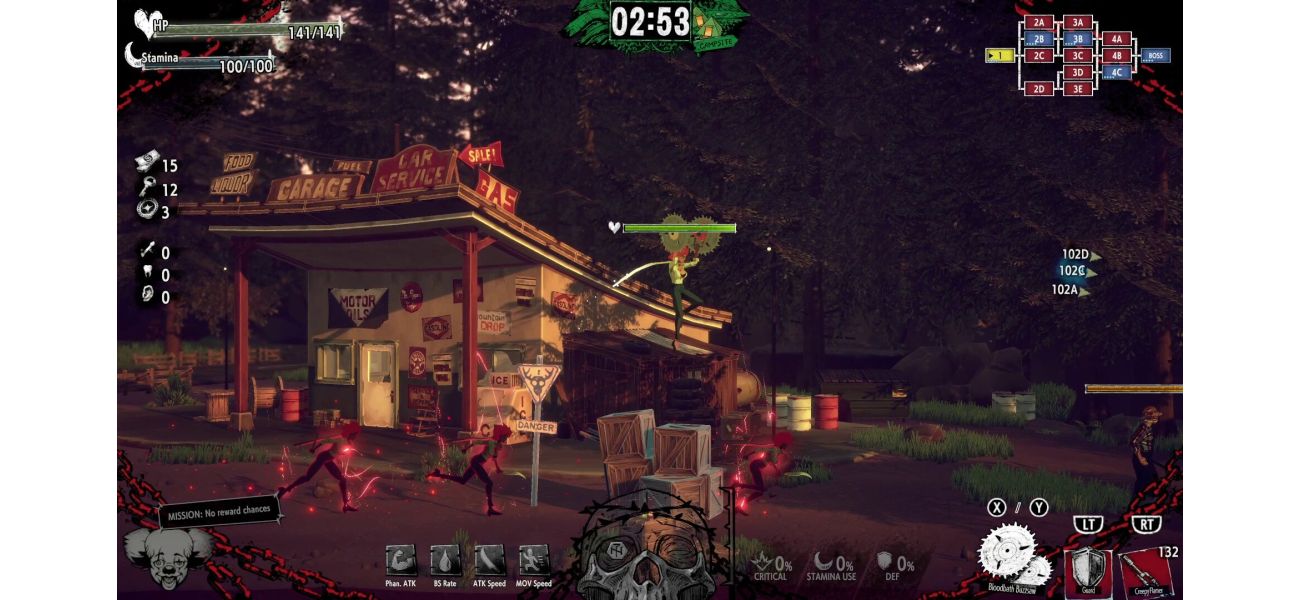Click the blue BOSS node
1300x600 pixels.
1155,56
